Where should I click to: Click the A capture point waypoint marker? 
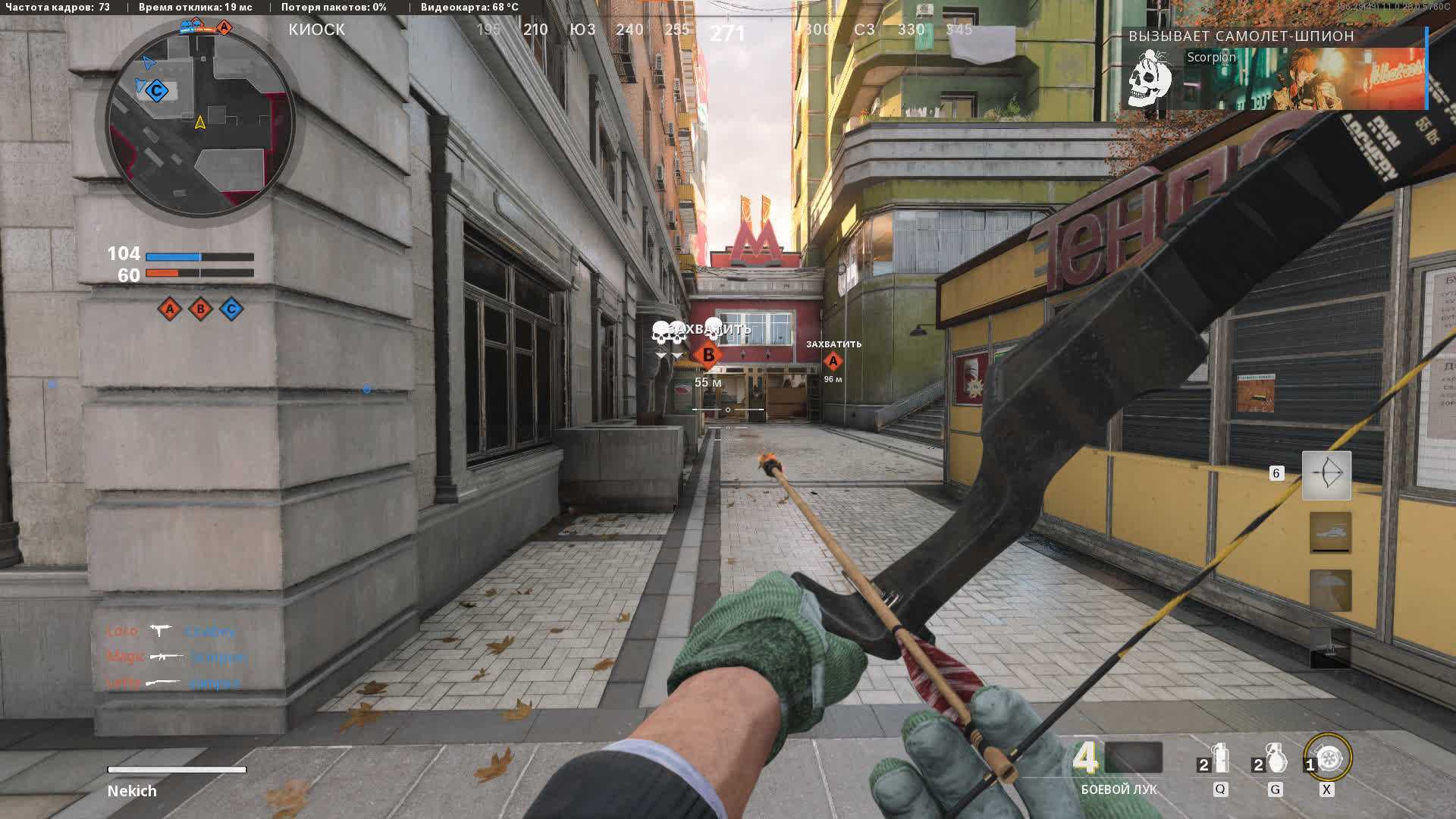(833, 361)
